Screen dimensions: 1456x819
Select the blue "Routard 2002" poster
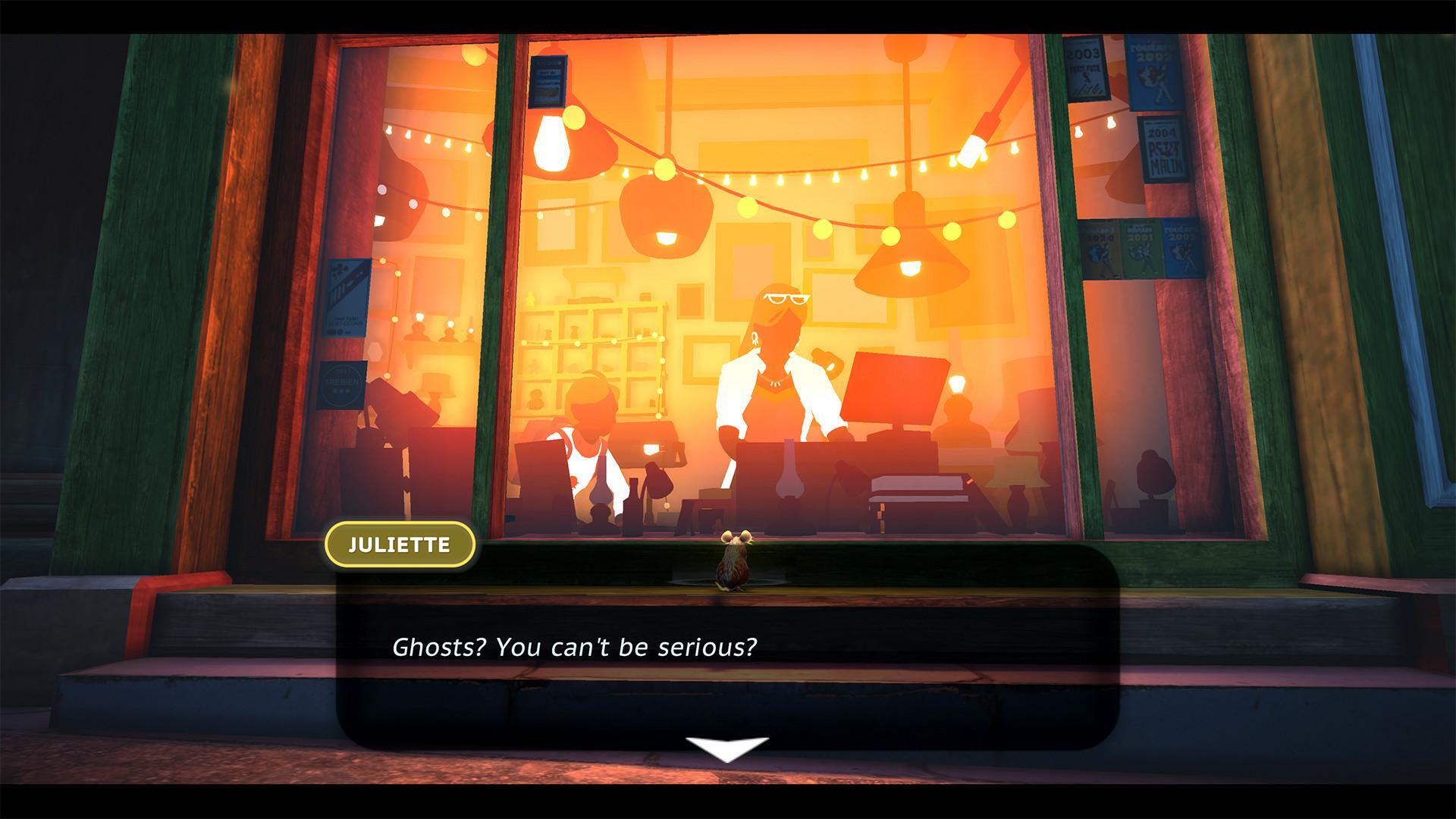click(1152, 76)
